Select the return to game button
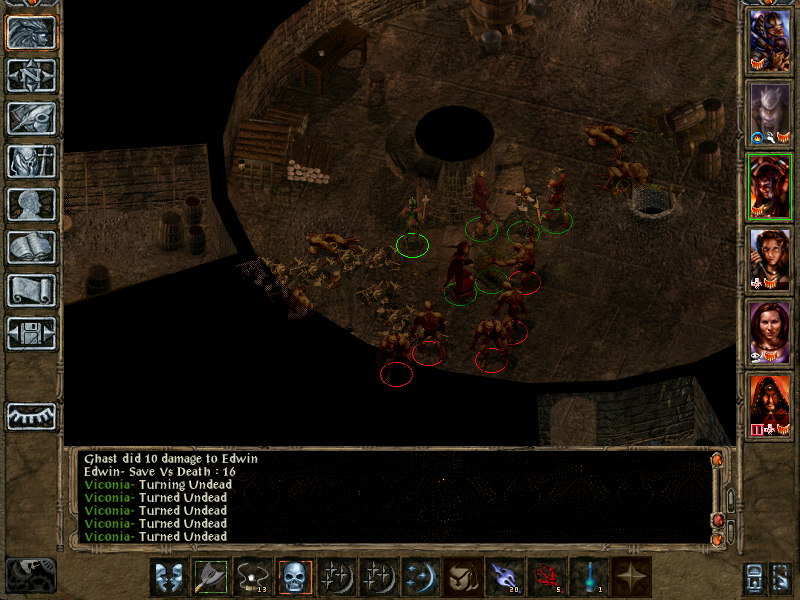The width and height of the screenshot is (800, 600). click(32, 32)
